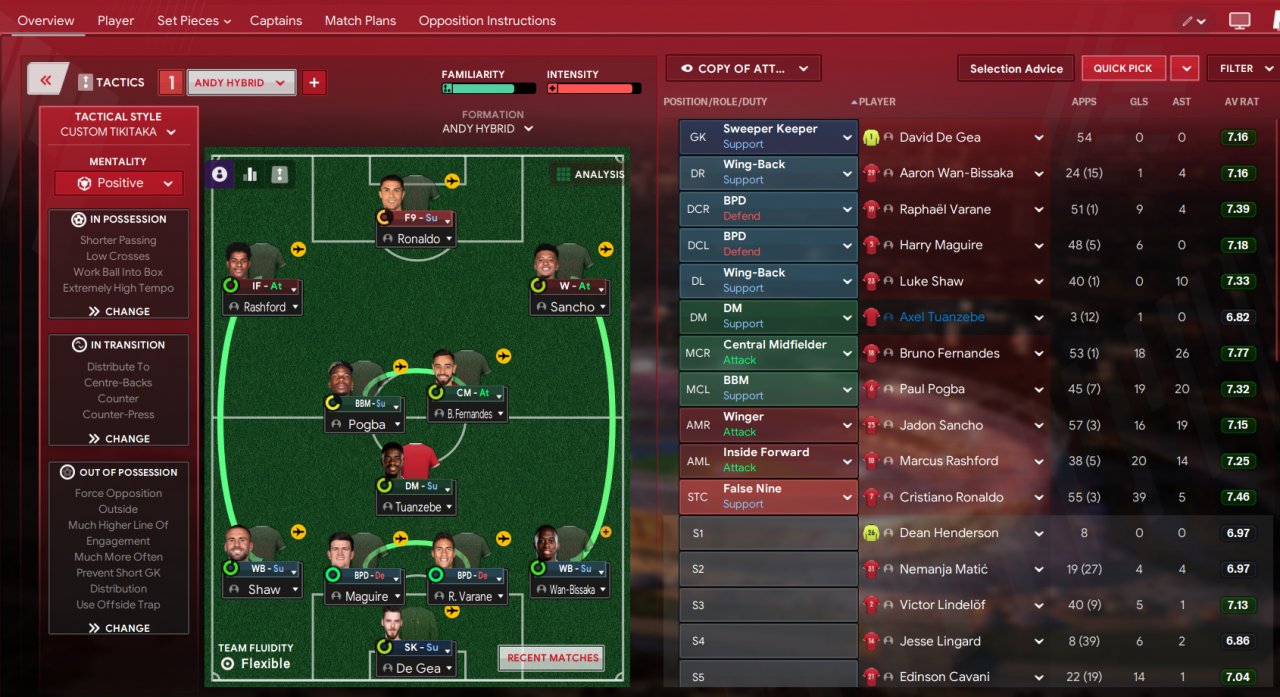
Task: Open Bruno Fernandes's row in the squad list
Action: tap(949, 353)
